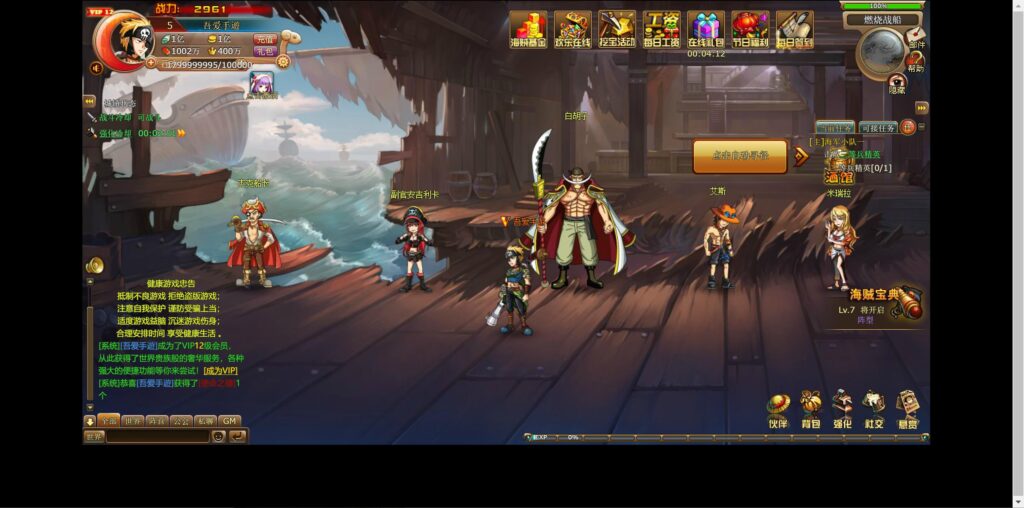Image resolution: width=1024 pixels, height=508 pixels.
Task: Open the 节日福利 holiday bonus icon
Action: [750, 29]
